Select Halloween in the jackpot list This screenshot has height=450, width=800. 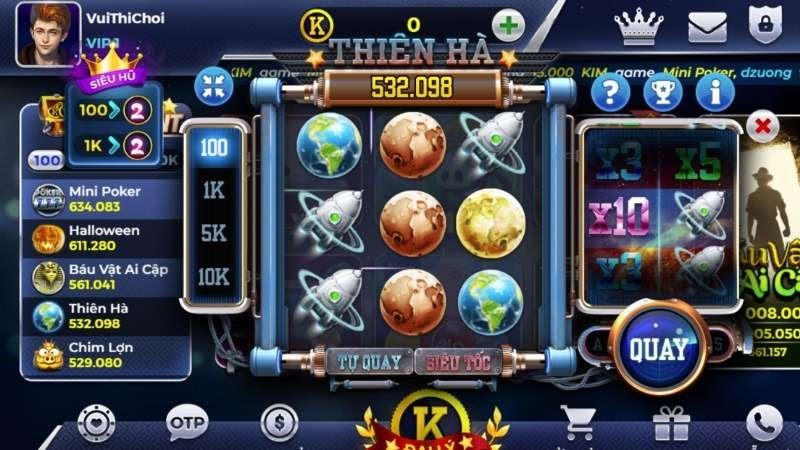(x=100, y=237)
